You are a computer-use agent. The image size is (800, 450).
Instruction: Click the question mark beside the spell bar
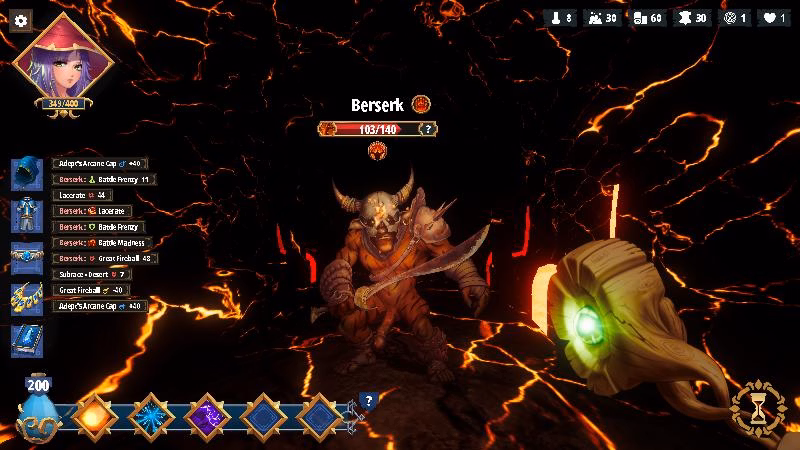(368, 401)
